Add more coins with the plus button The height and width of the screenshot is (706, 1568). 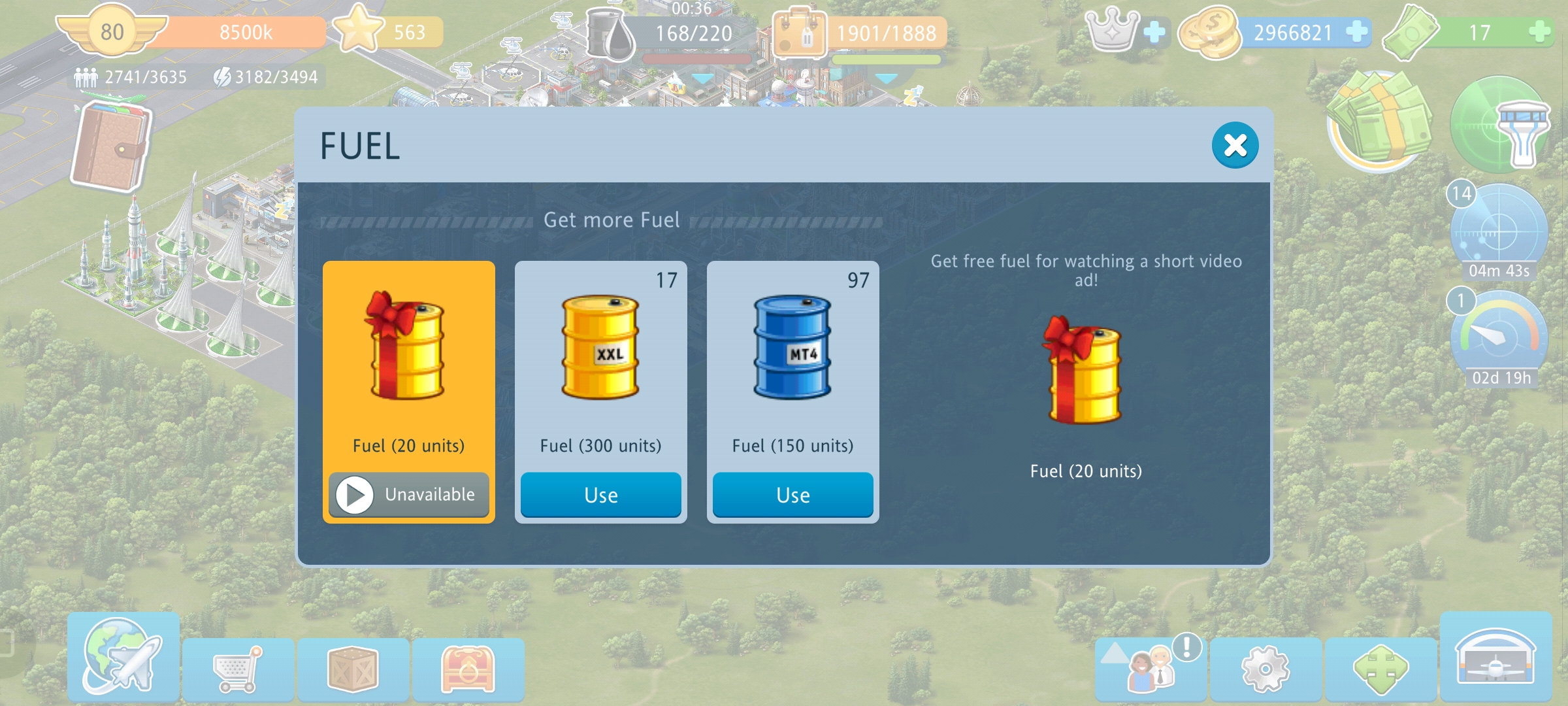(x=1358, y=31)
